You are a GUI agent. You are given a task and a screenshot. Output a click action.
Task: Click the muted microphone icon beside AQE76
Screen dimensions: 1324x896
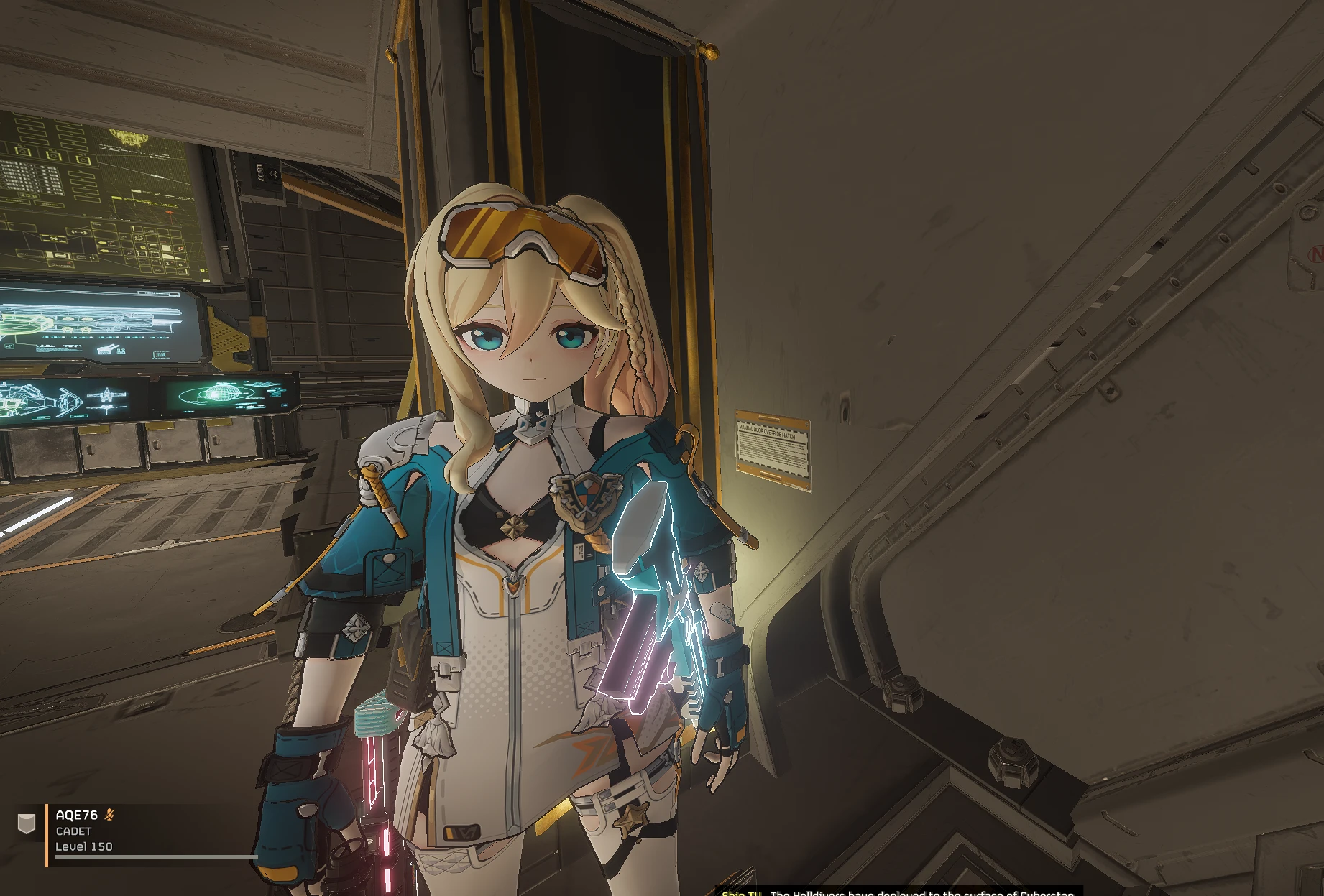(x=109, y=815)
